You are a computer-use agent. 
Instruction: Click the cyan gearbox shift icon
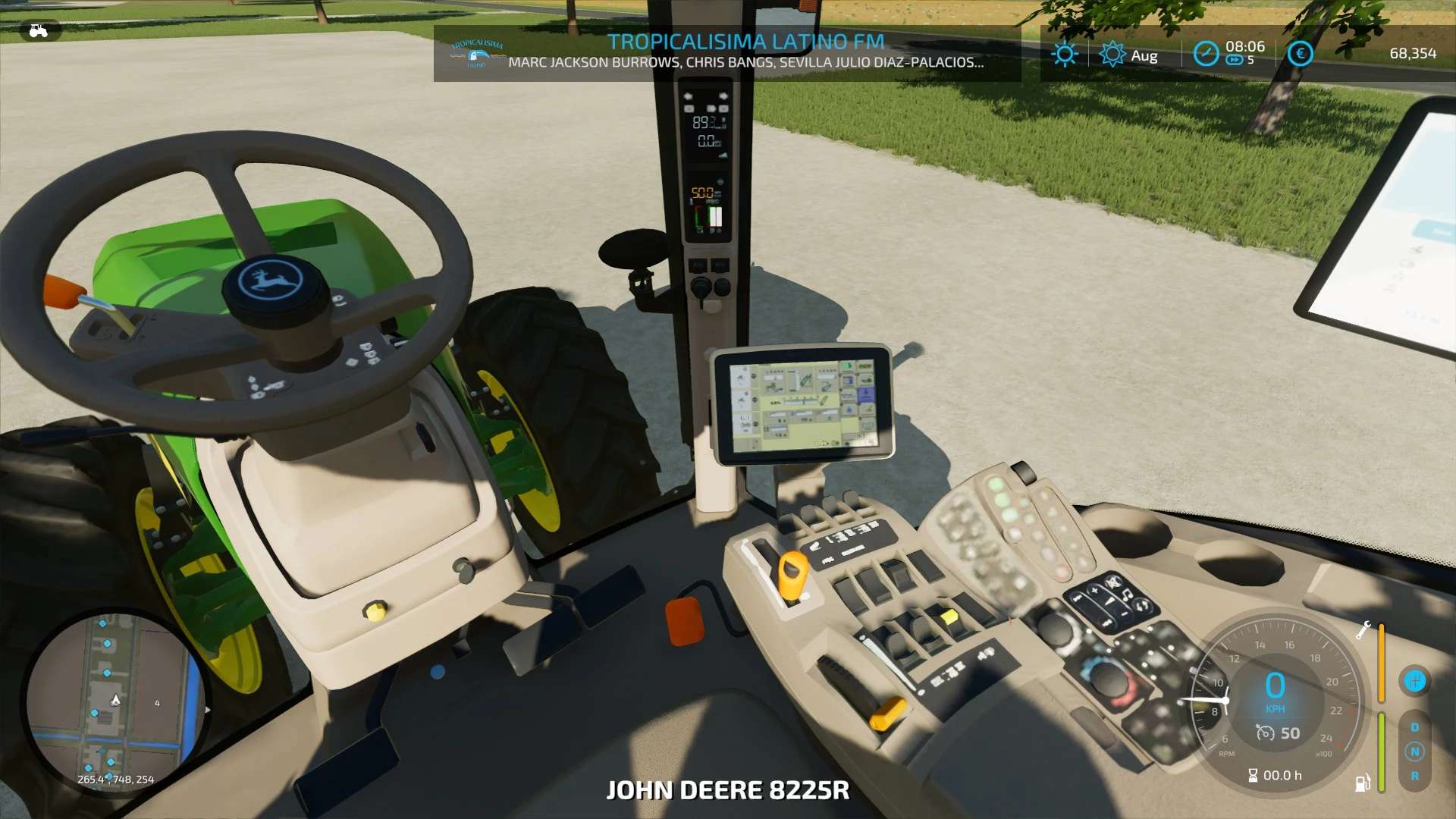[1414, 680]
